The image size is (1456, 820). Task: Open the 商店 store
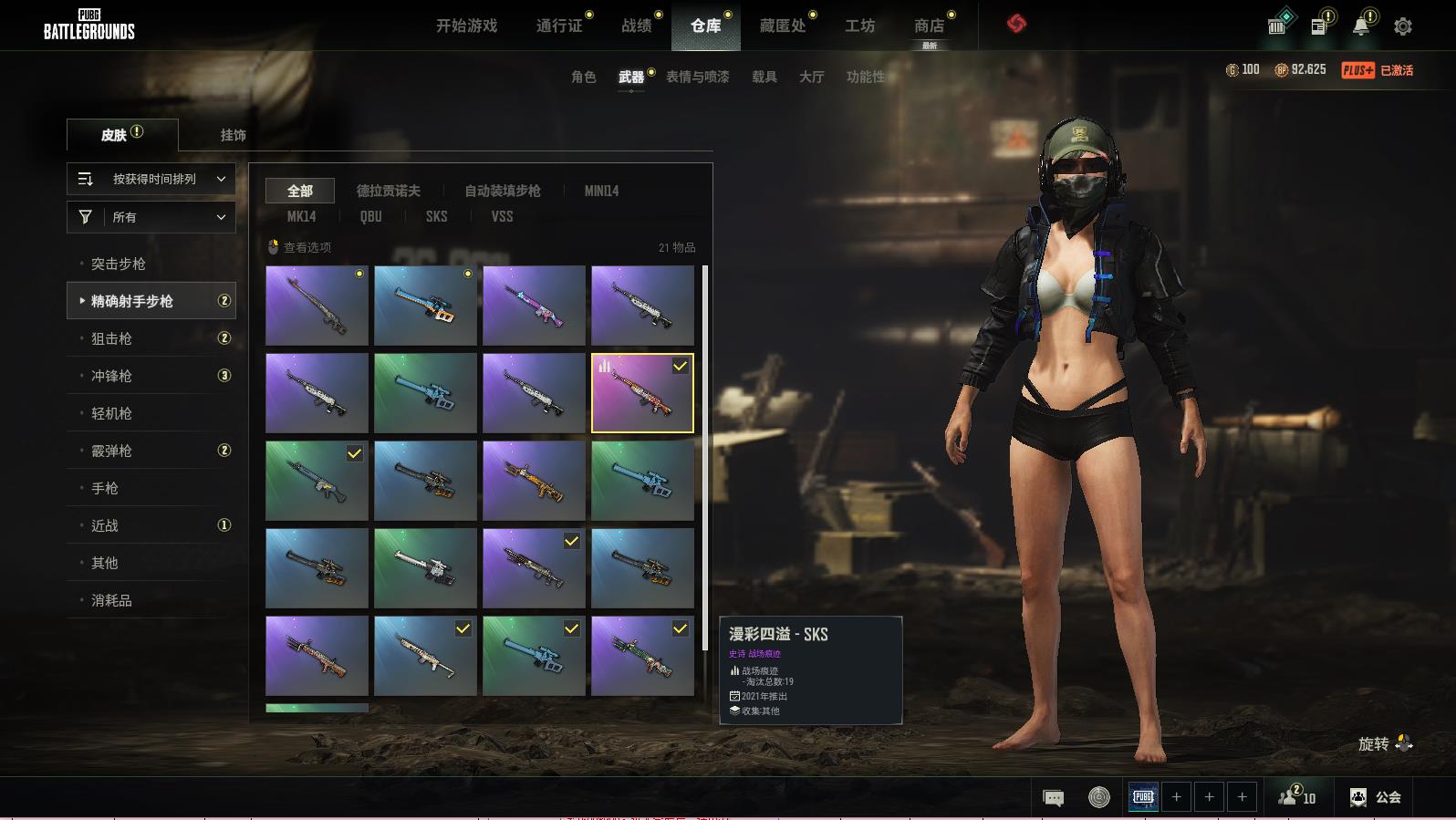click(x=929, y=26)
